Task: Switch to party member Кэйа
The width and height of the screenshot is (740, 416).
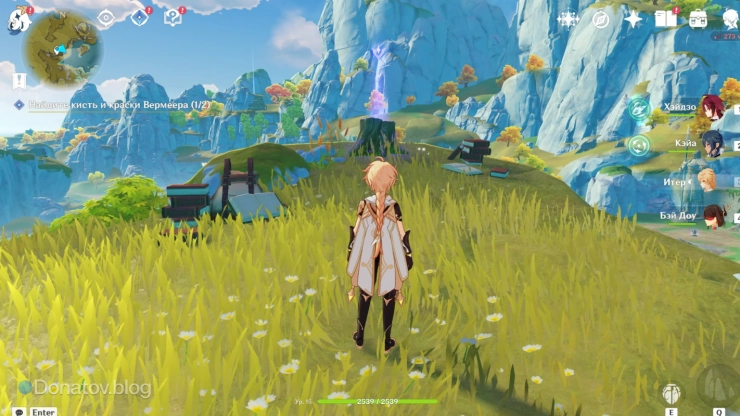Action: 710,143
